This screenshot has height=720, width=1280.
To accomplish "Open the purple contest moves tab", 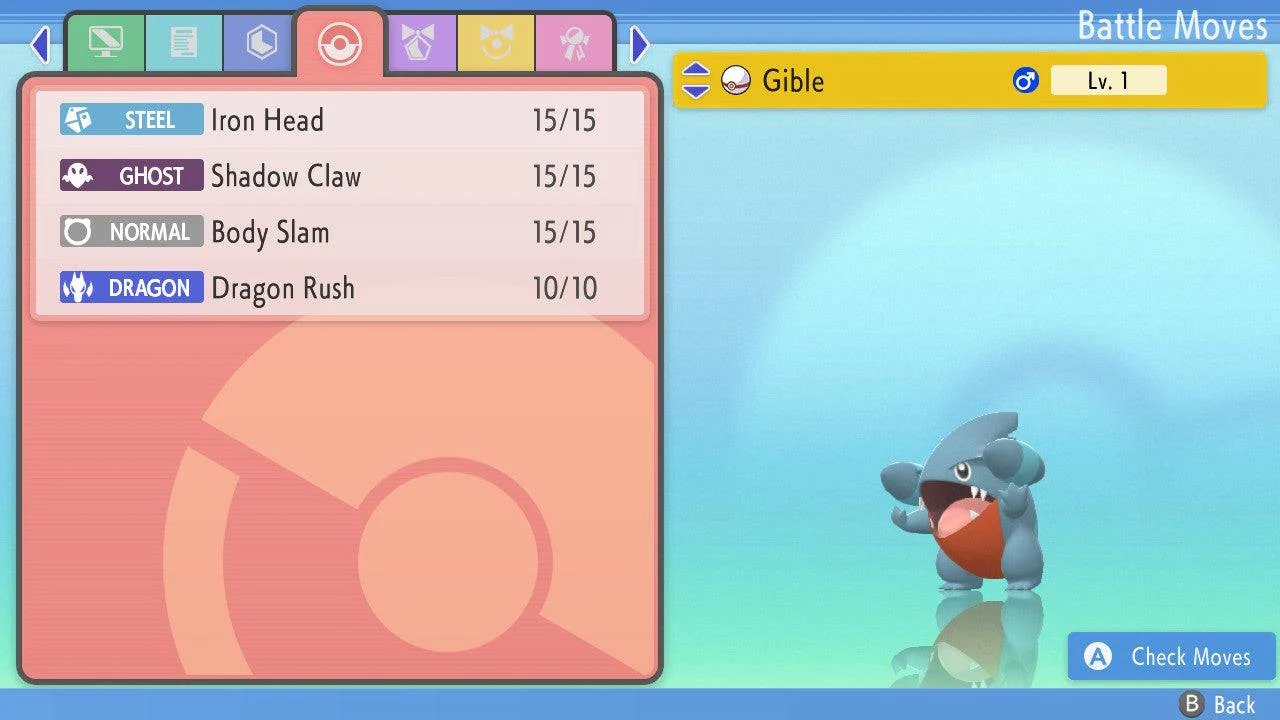I will click(x=418, y=43).
